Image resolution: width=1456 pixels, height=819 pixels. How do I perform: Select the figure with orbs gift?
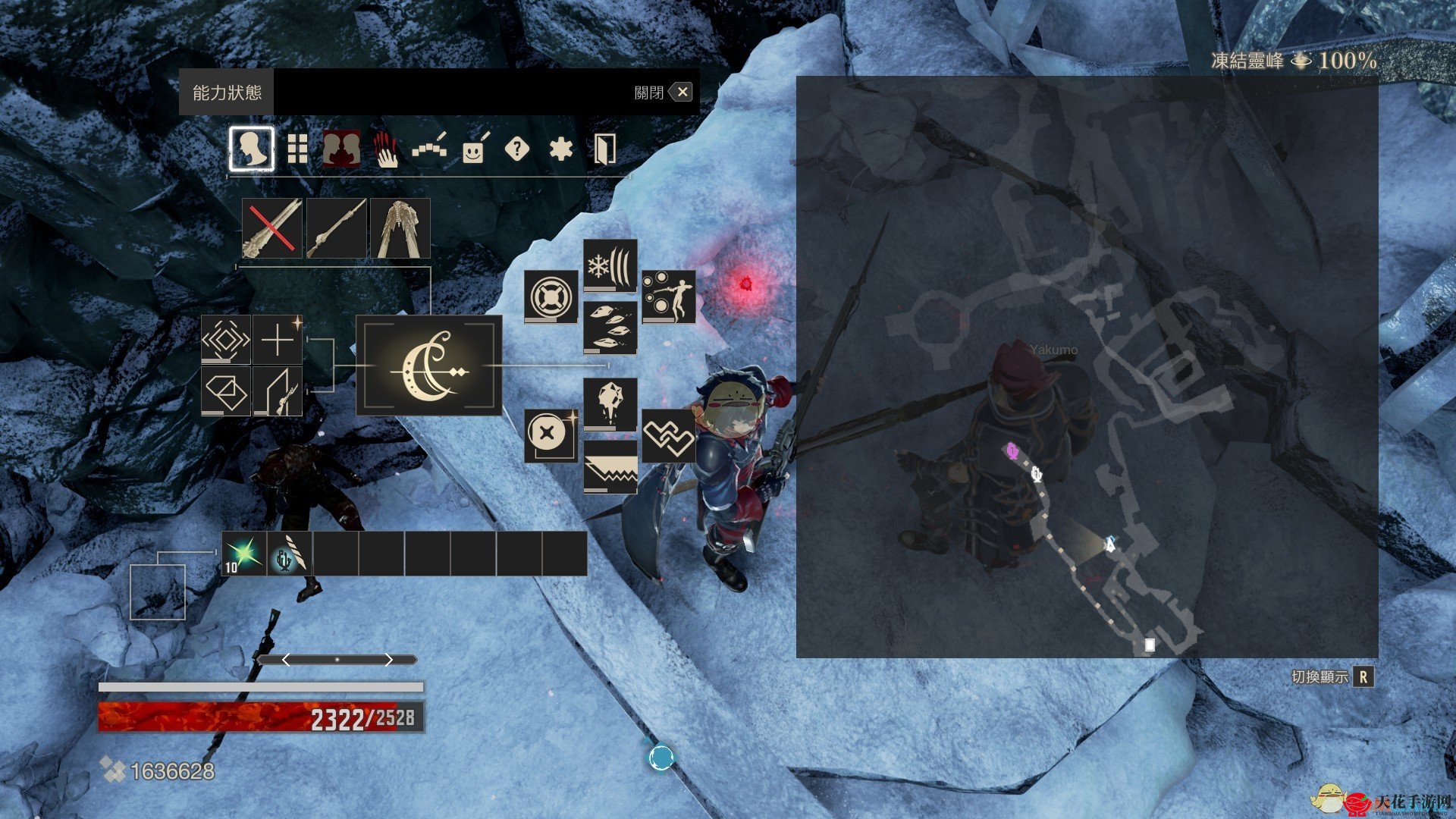click(668, 297)
